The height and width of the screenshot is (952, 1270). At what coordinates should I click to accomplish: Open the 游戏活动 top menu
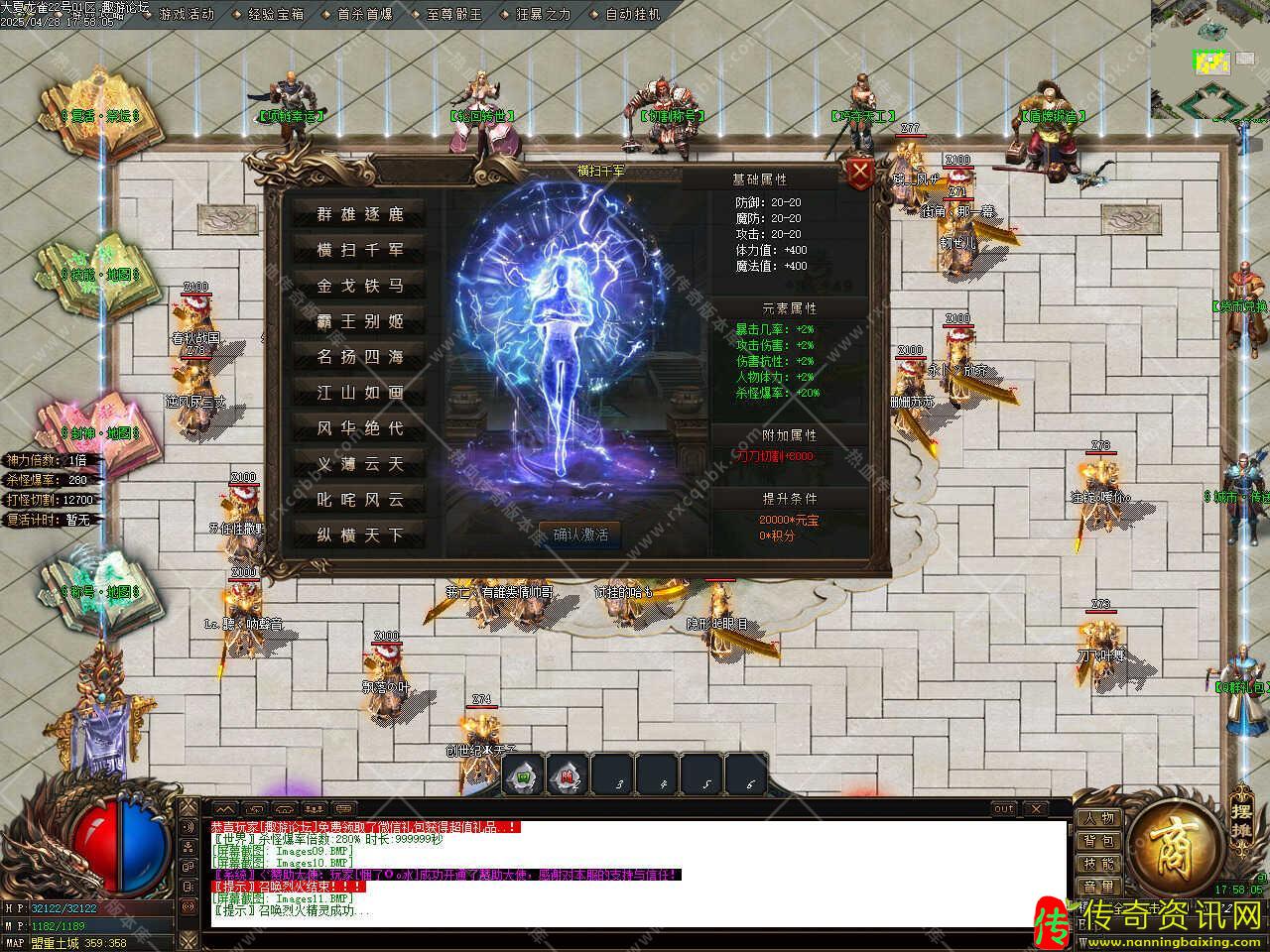[186, 15]
